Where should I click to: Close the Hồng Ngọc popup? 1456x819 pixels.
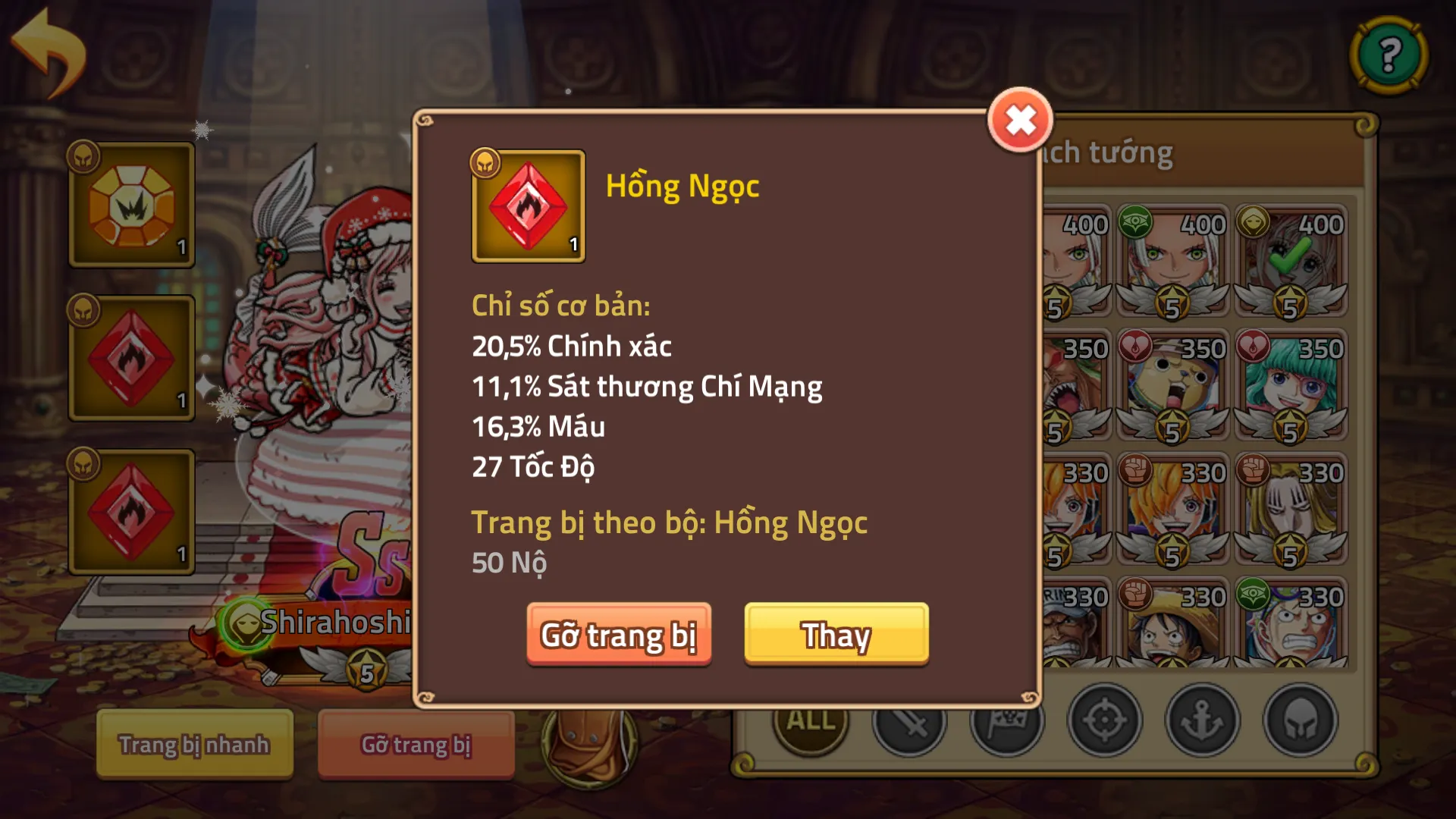[1019, 118]
